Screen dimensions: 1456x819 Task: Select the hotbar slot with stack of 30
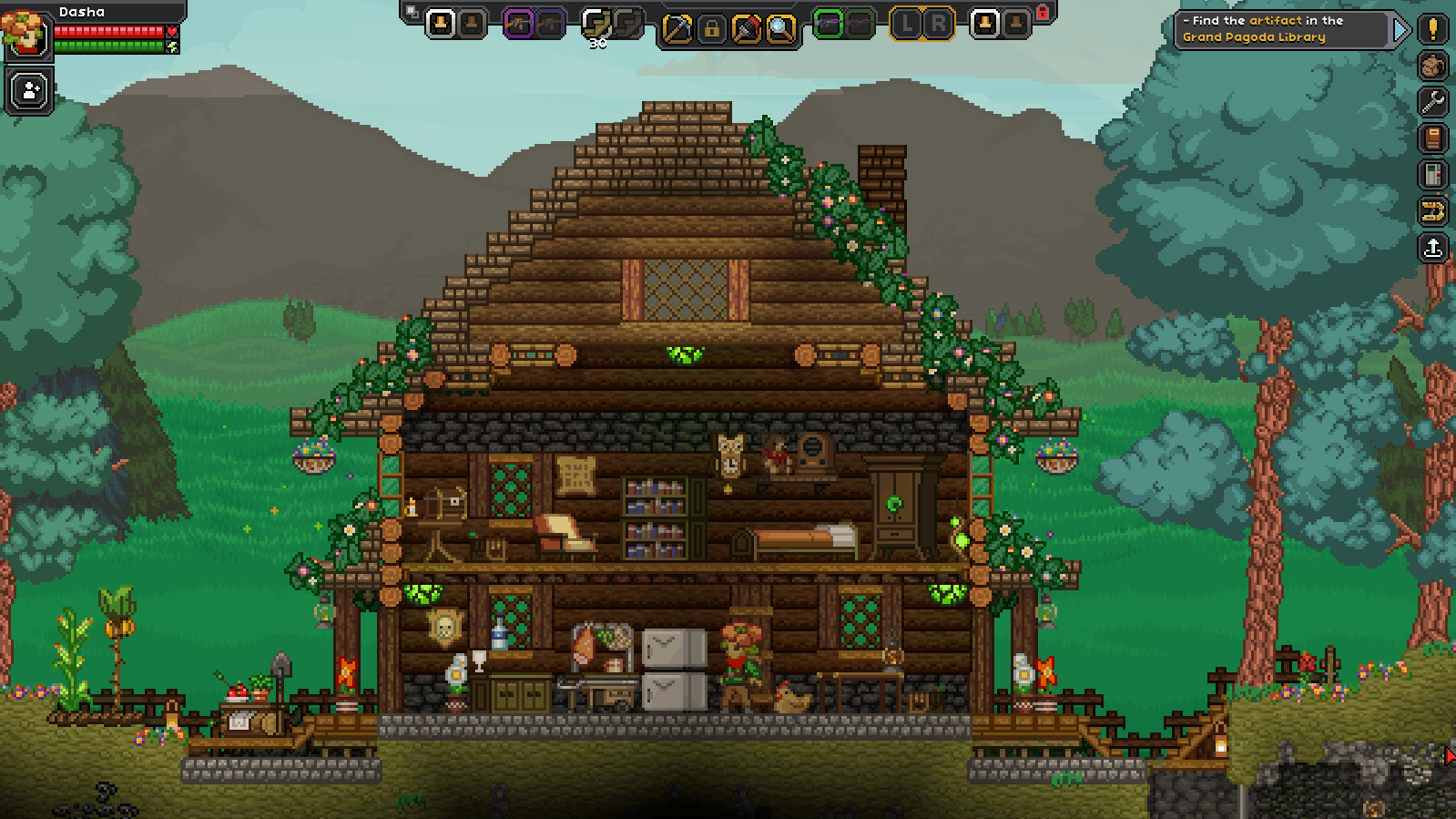(596, 25)
